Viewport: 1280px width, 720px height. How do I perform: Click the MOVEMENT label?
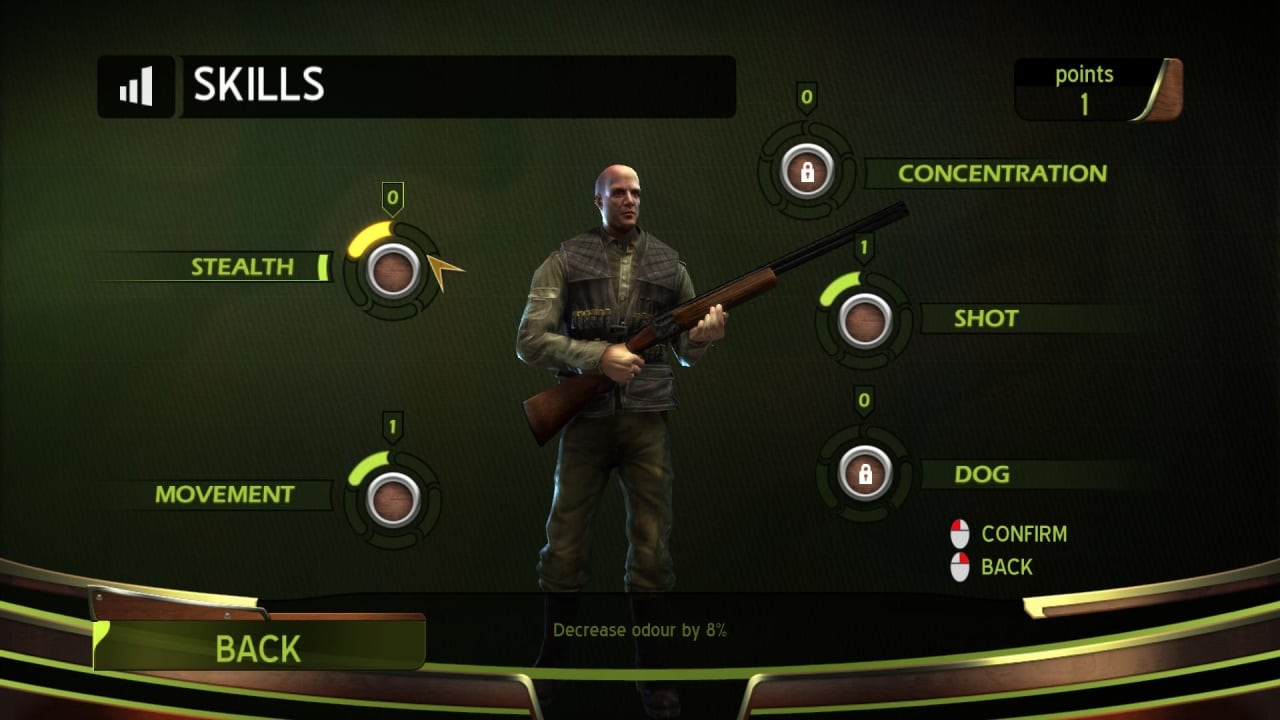pos(225,494)
